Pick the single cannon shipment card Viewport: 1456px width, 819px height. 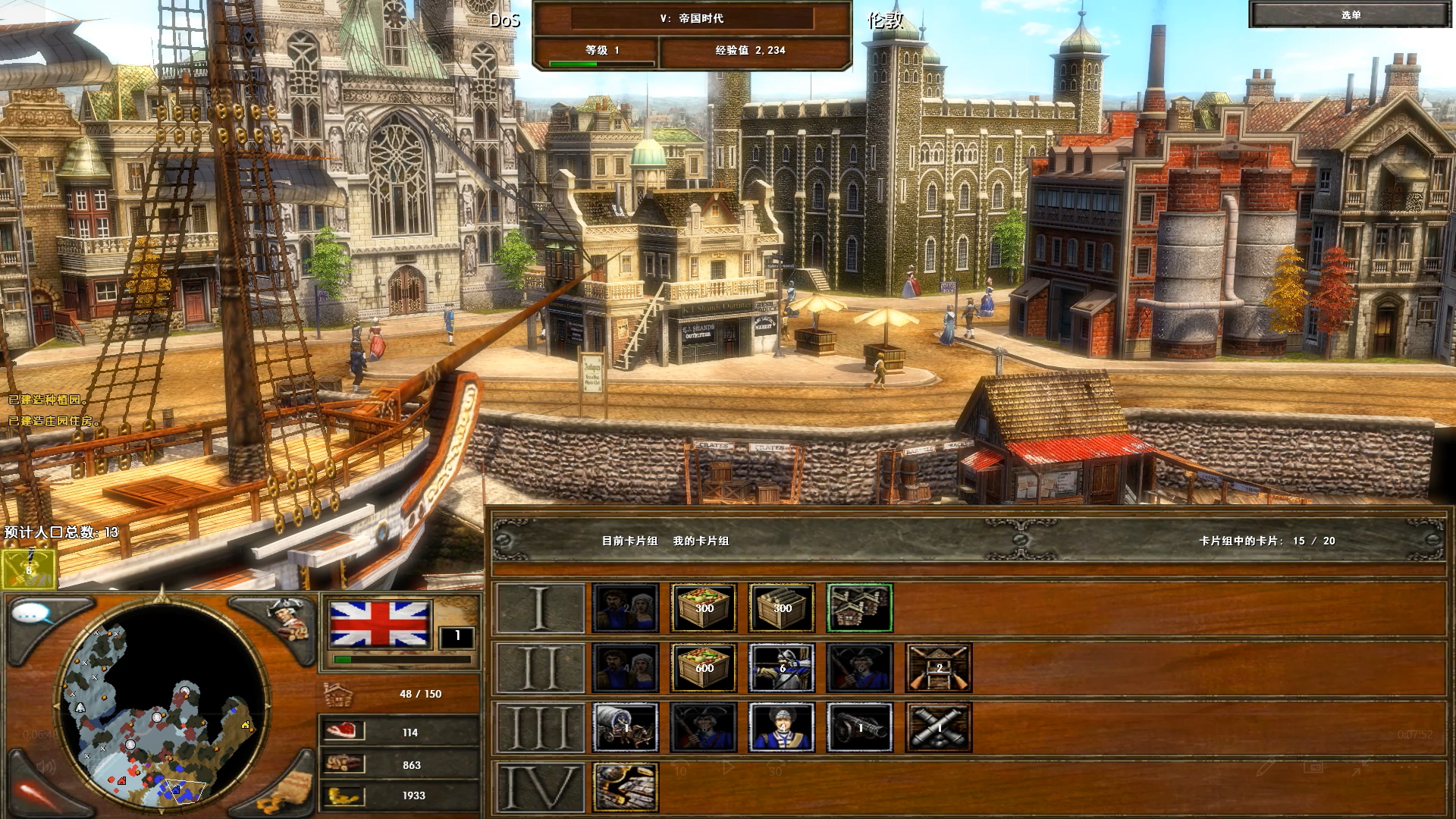tap(859, 727)
